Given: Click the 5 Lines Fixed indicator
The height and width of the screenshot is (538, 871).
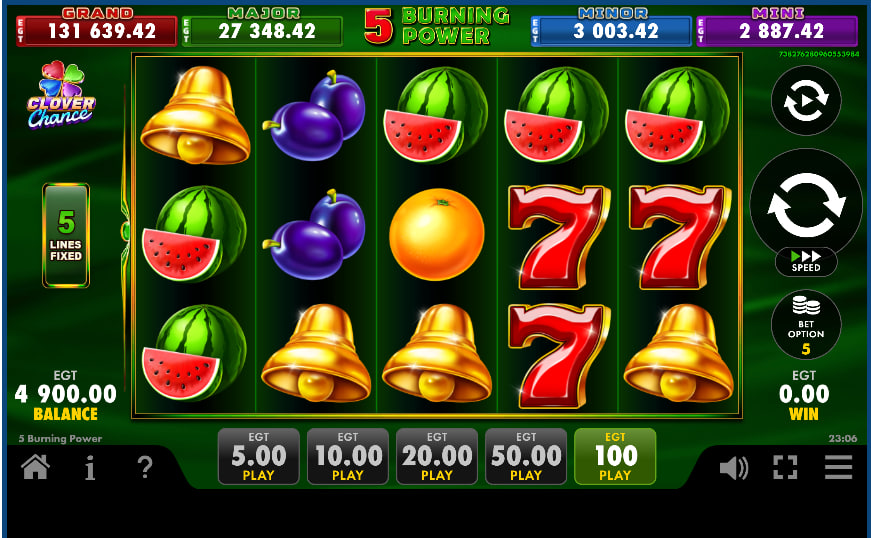Looking at the screenshot, I should [x=66, y=235].
